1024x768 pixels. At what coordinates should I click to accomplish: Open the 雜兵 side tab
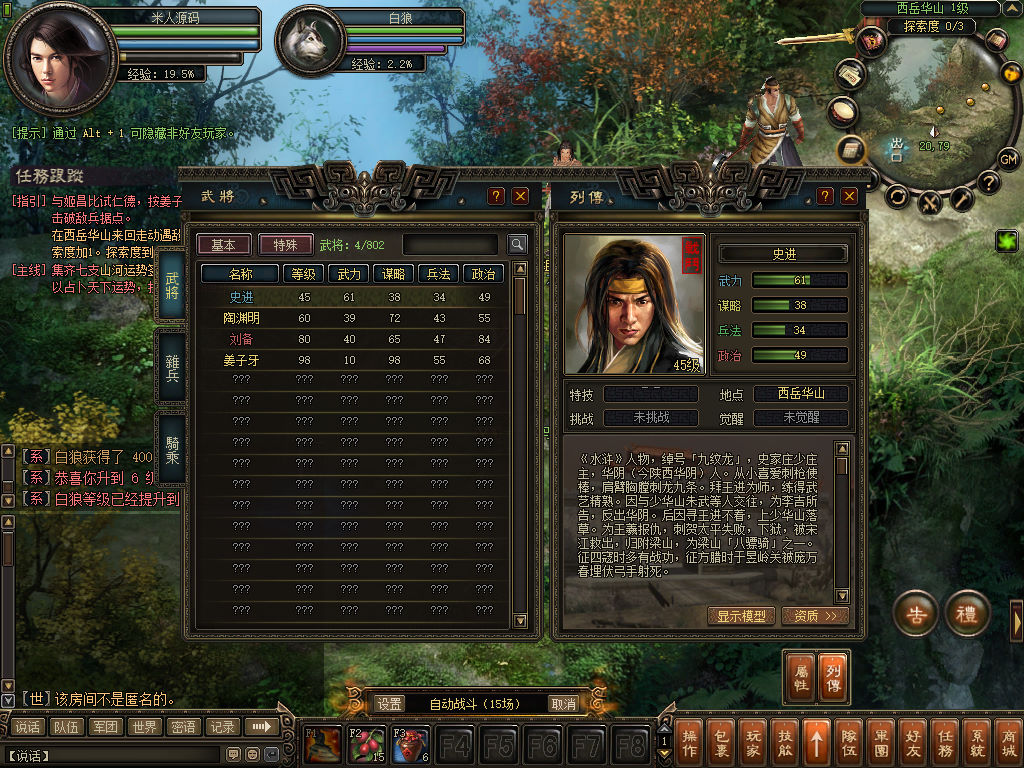tap(171, 369)
